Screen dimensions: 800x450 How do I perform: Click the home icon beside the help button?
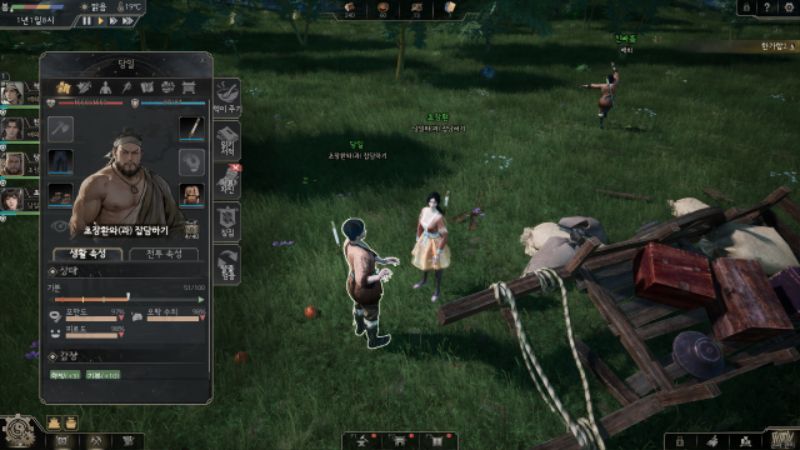click(x=746, y=7)
